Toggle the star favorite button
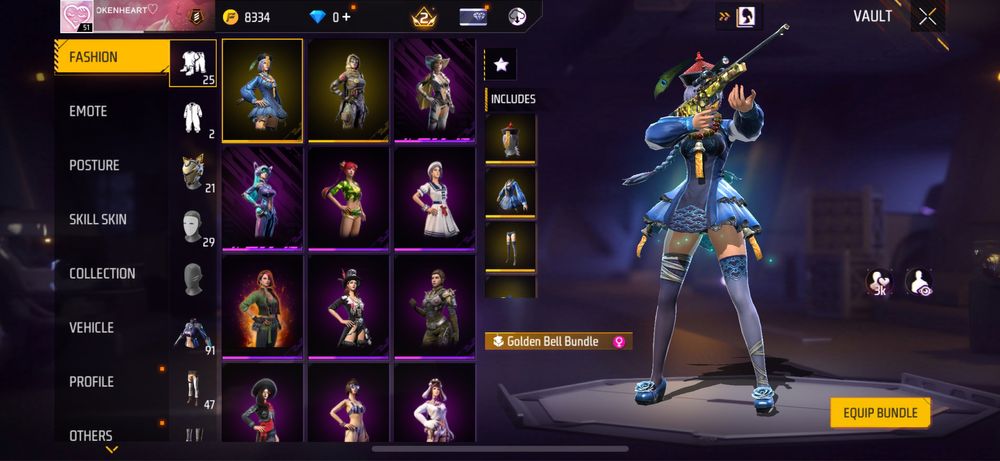 click(x=501, y=65)
